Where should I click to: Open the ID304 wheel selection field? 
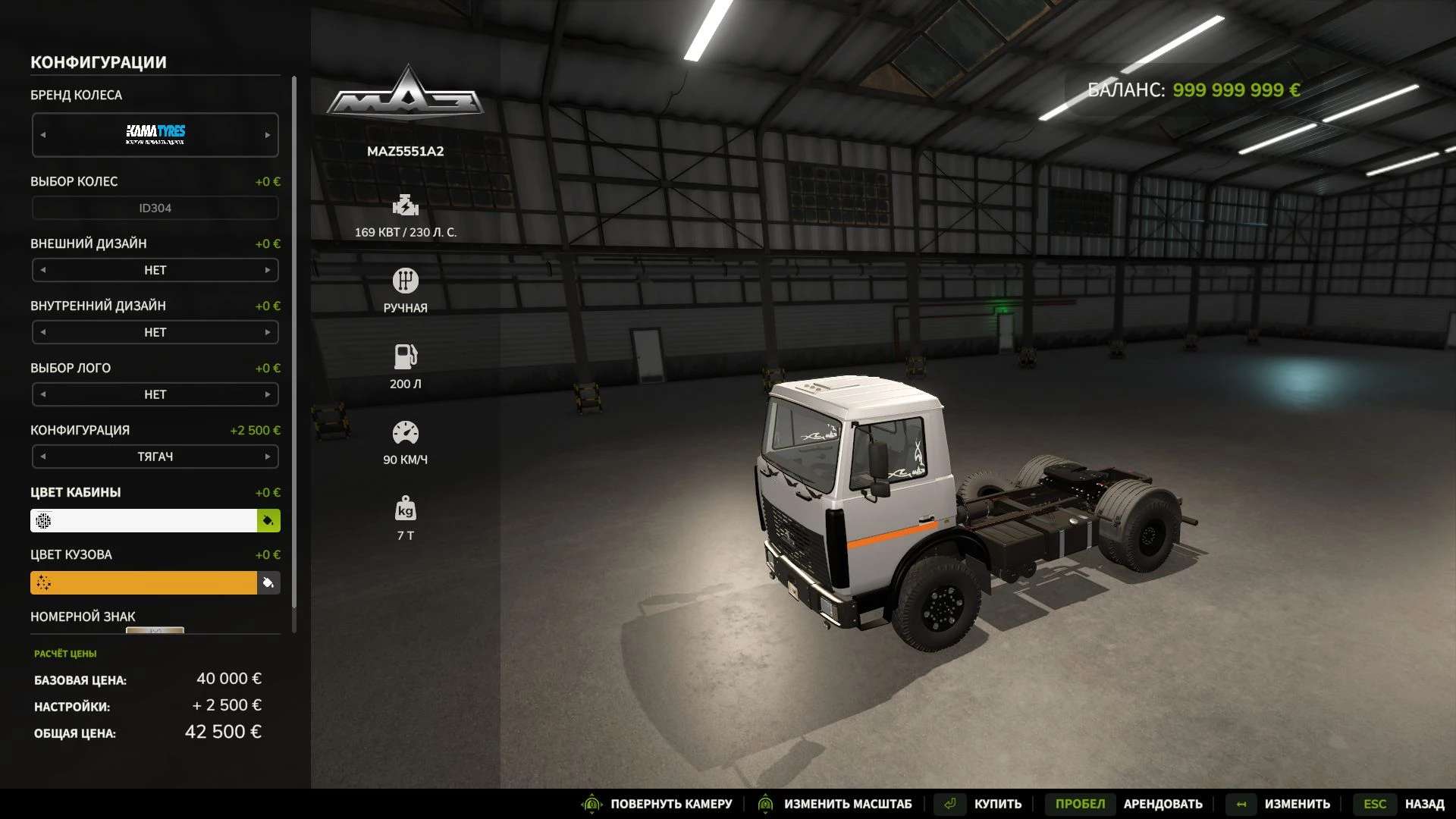pos(155,208)
